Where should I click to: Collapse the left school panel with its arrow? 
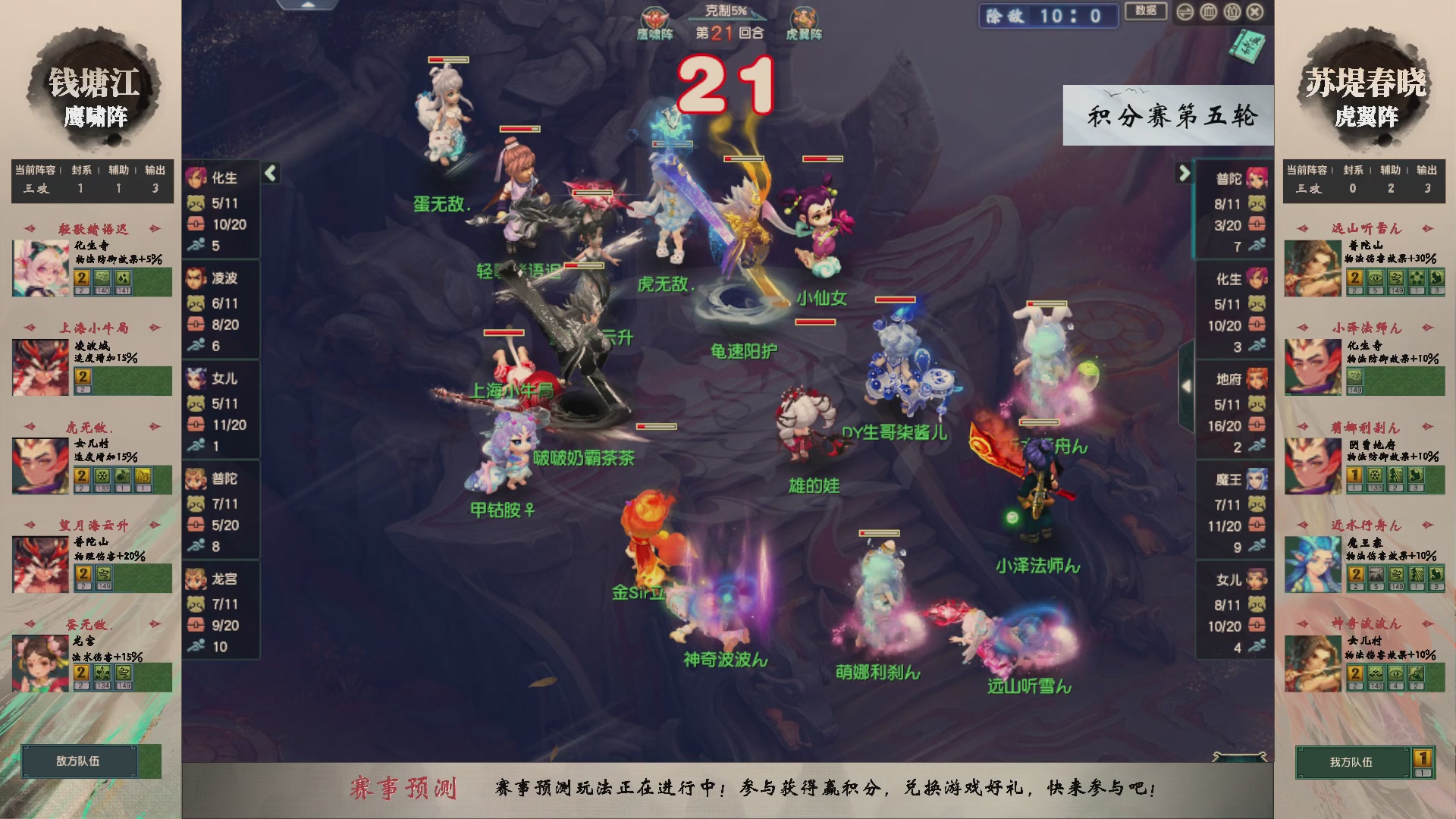point(270,171)
